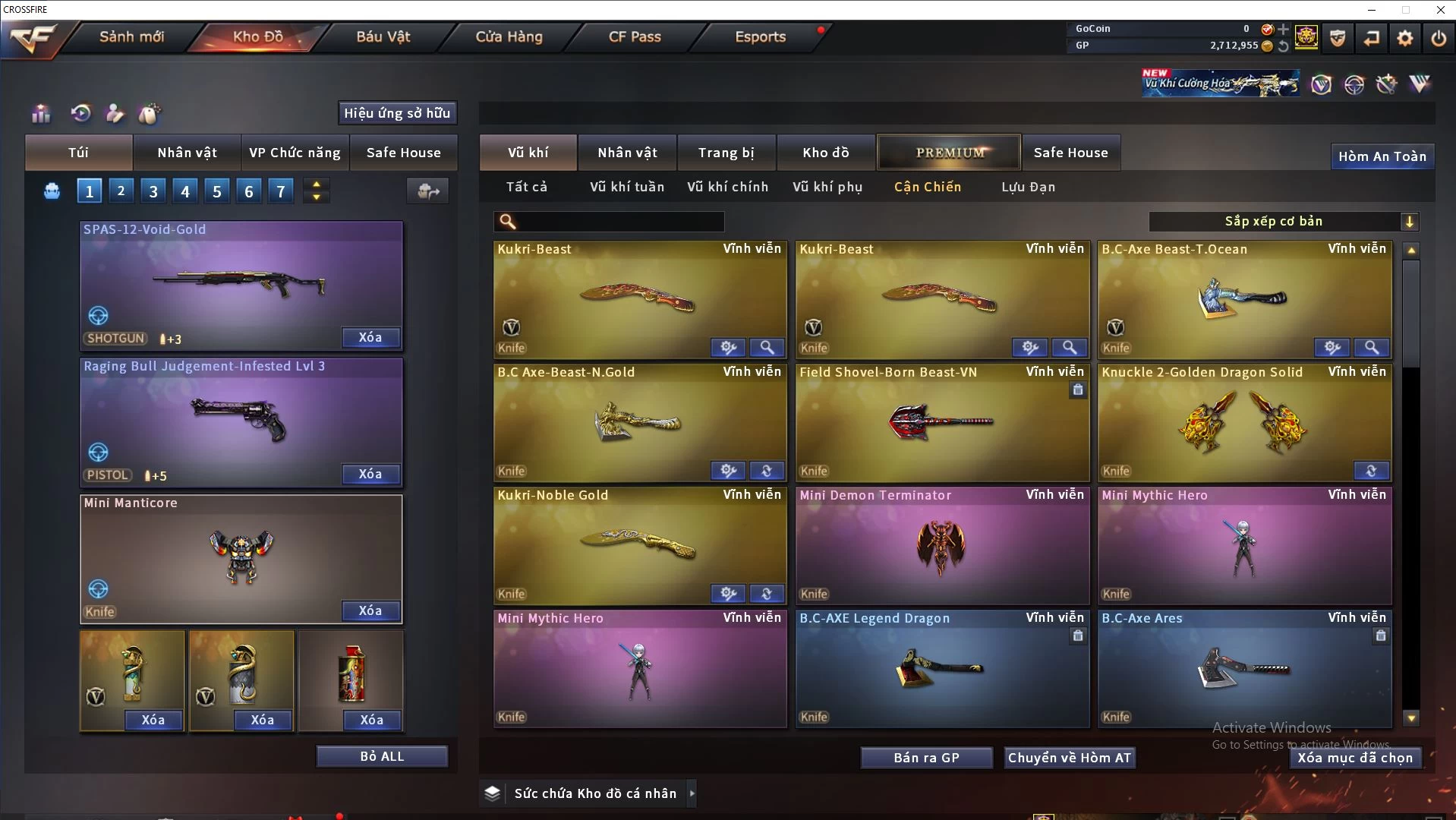Close the CrossFire window

[1440, 10]
